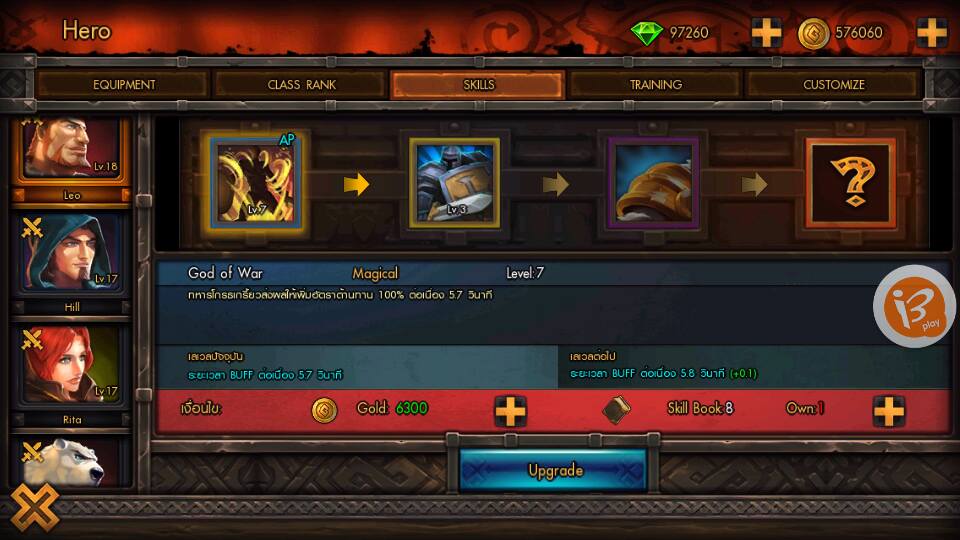Switch to the Equipment tab

(x=124, y=85)
